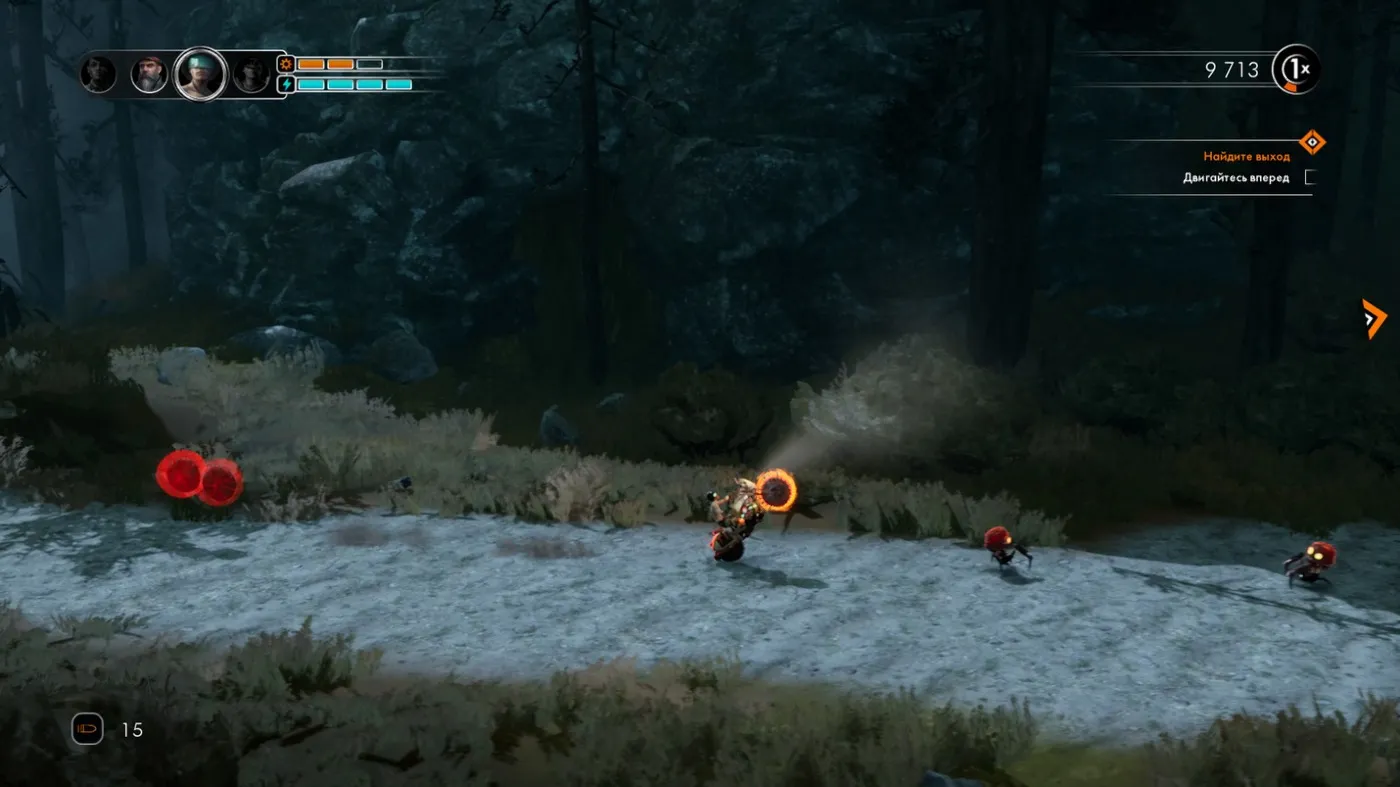The image size is (1400, 787).
Task: Open the orange diamond objective marker
Action: (1311, 142)
